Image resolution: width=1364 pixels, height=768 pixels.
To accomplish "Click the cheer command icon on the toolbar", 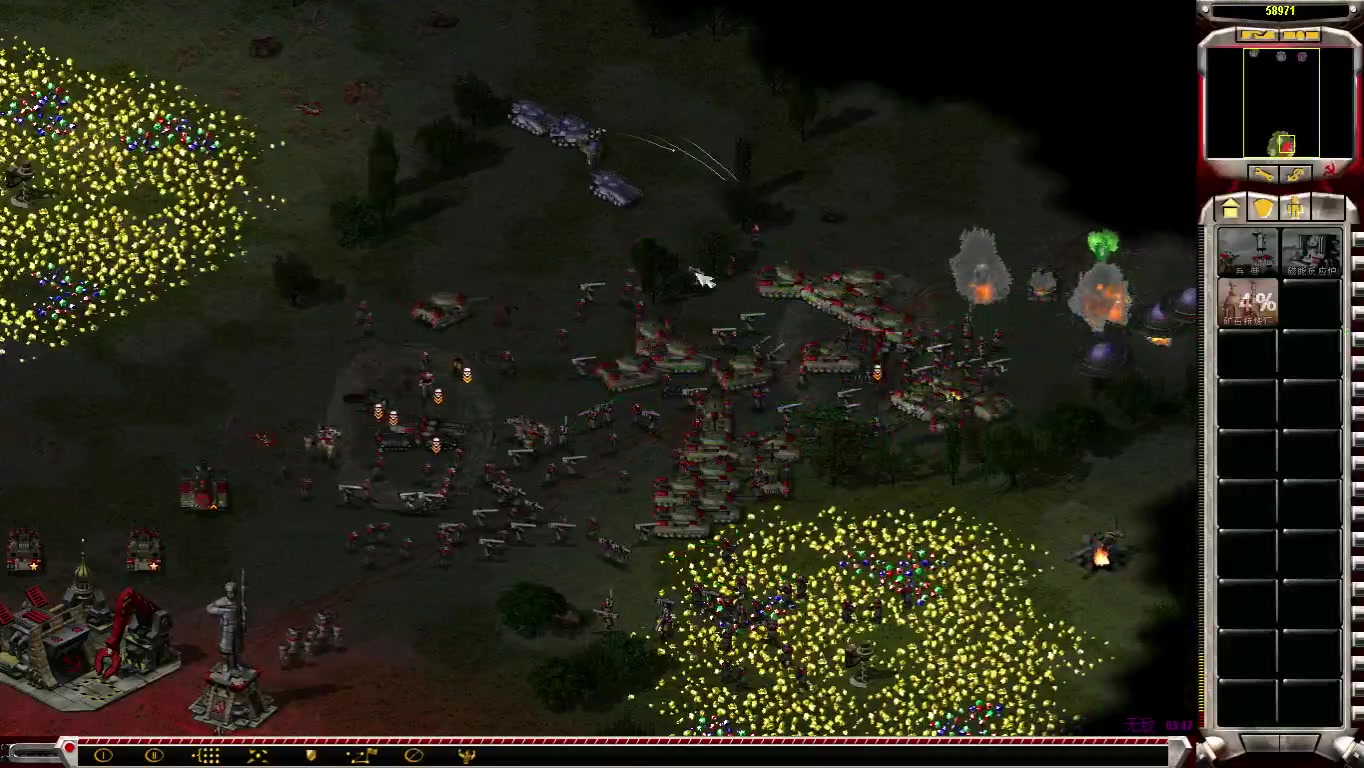I will [468, 756].
